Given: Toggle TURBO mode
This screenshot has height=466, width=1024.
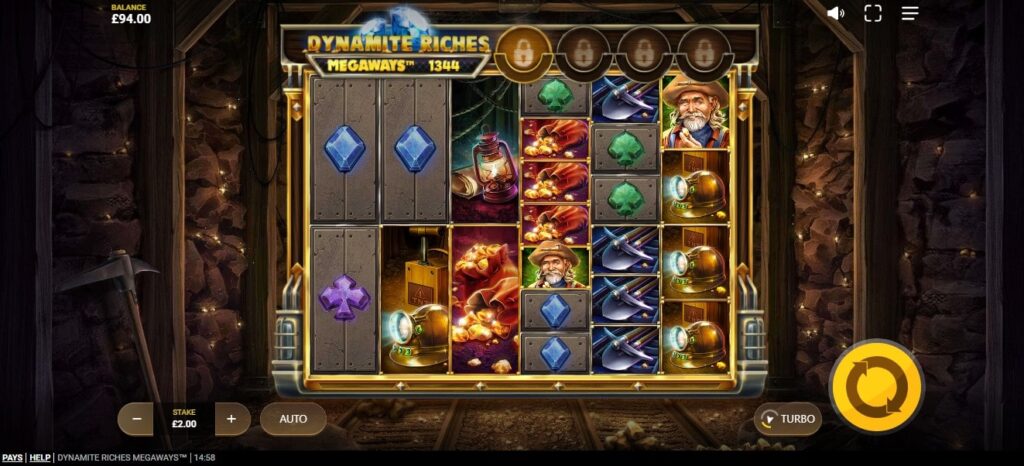Looking at the screenshot, I should (788, 419).
